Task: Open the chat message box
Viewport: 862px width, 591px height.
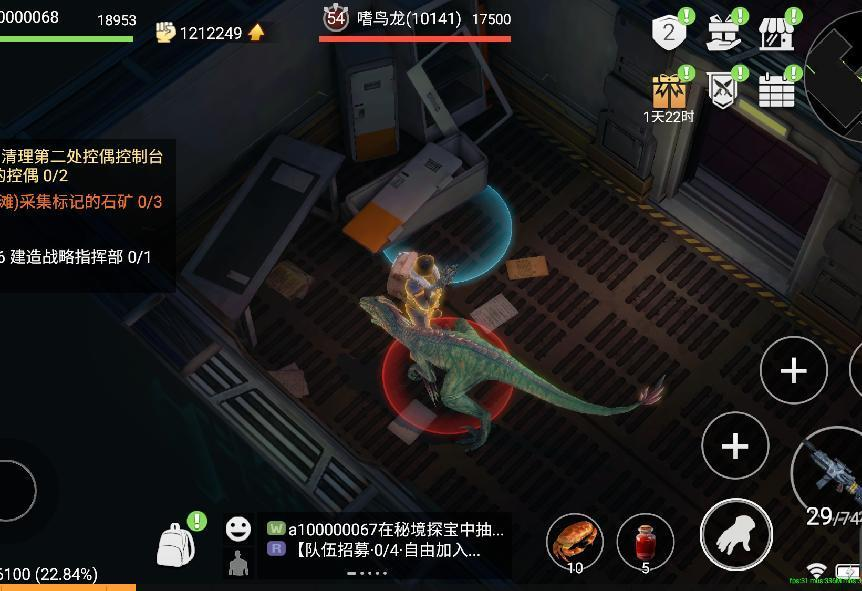Action: tap(386, 540)
